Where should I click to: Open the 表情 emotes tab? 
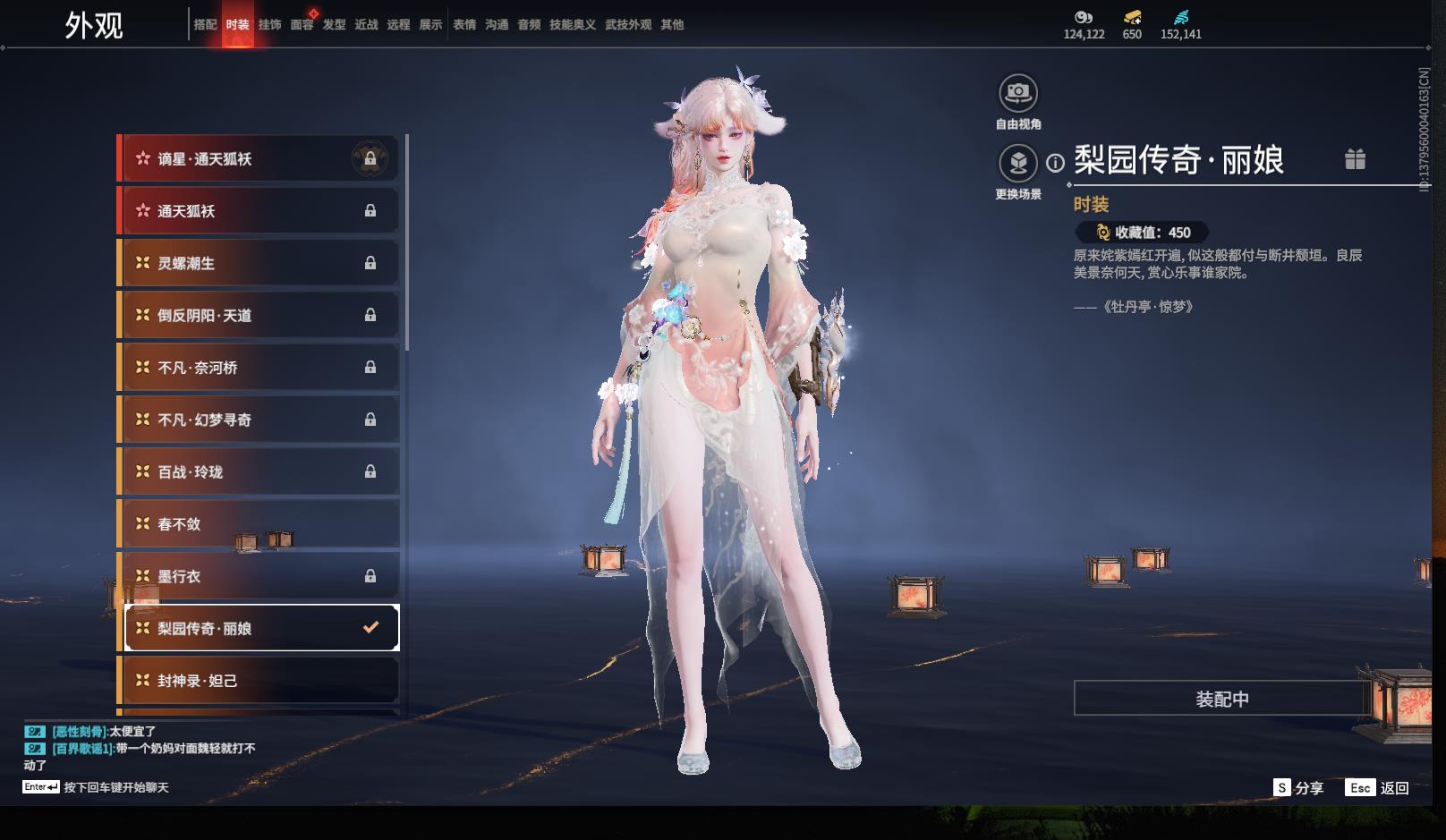click(x=464, y=25)
